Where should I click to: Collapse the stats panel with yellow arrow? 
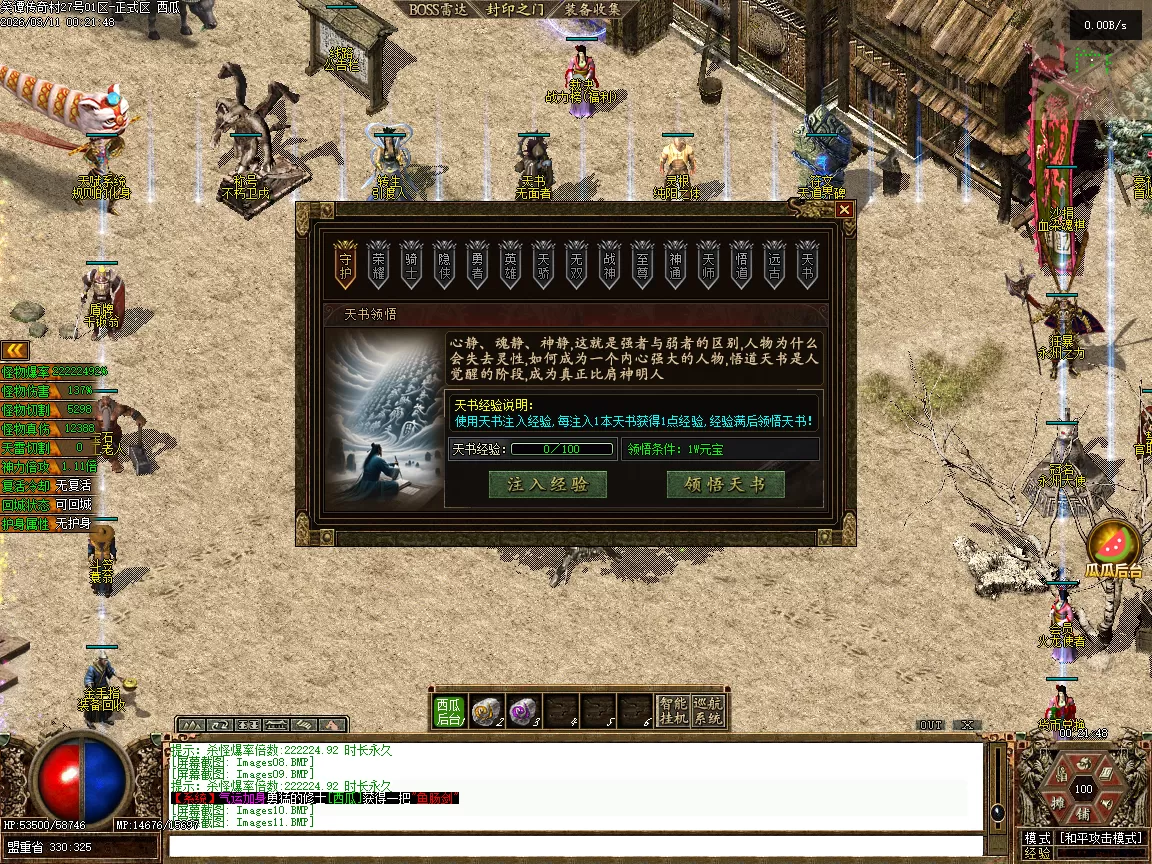tap(14, 349)
